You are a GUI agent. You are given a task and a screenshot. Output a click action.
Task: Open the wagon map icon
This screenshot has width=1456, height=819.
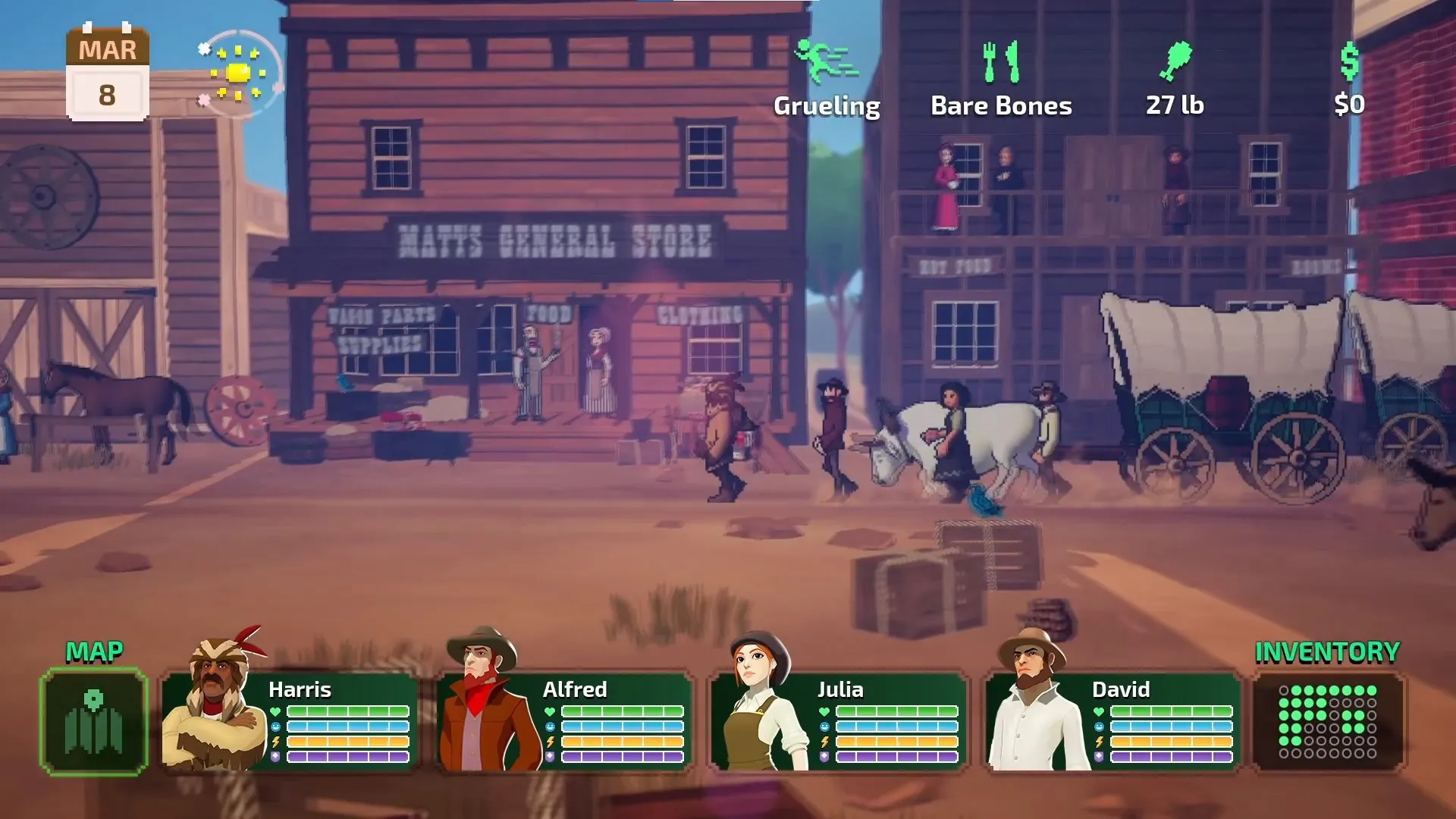coord(94,723)
